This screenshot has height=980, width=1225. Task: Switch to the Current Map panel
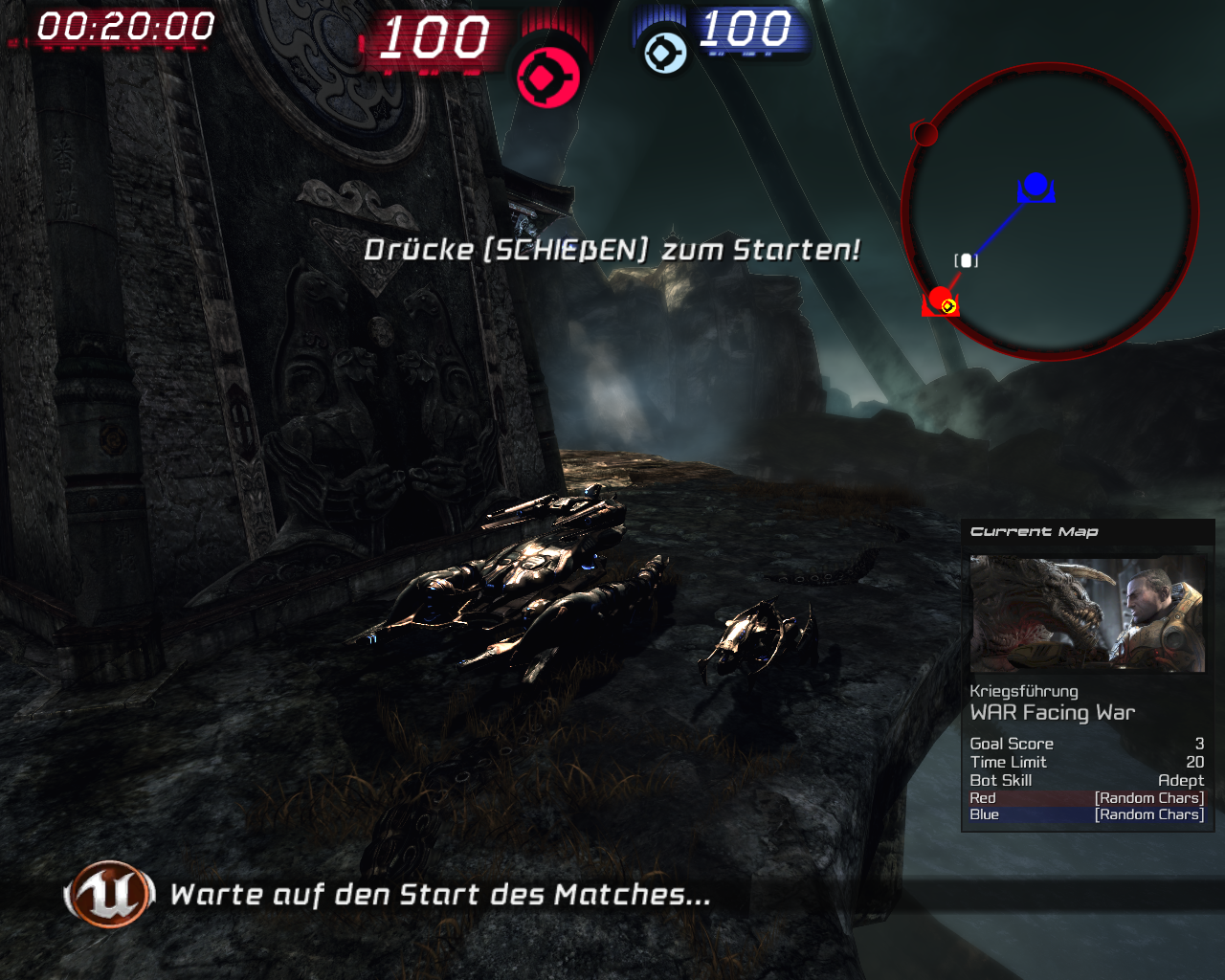1035,531
